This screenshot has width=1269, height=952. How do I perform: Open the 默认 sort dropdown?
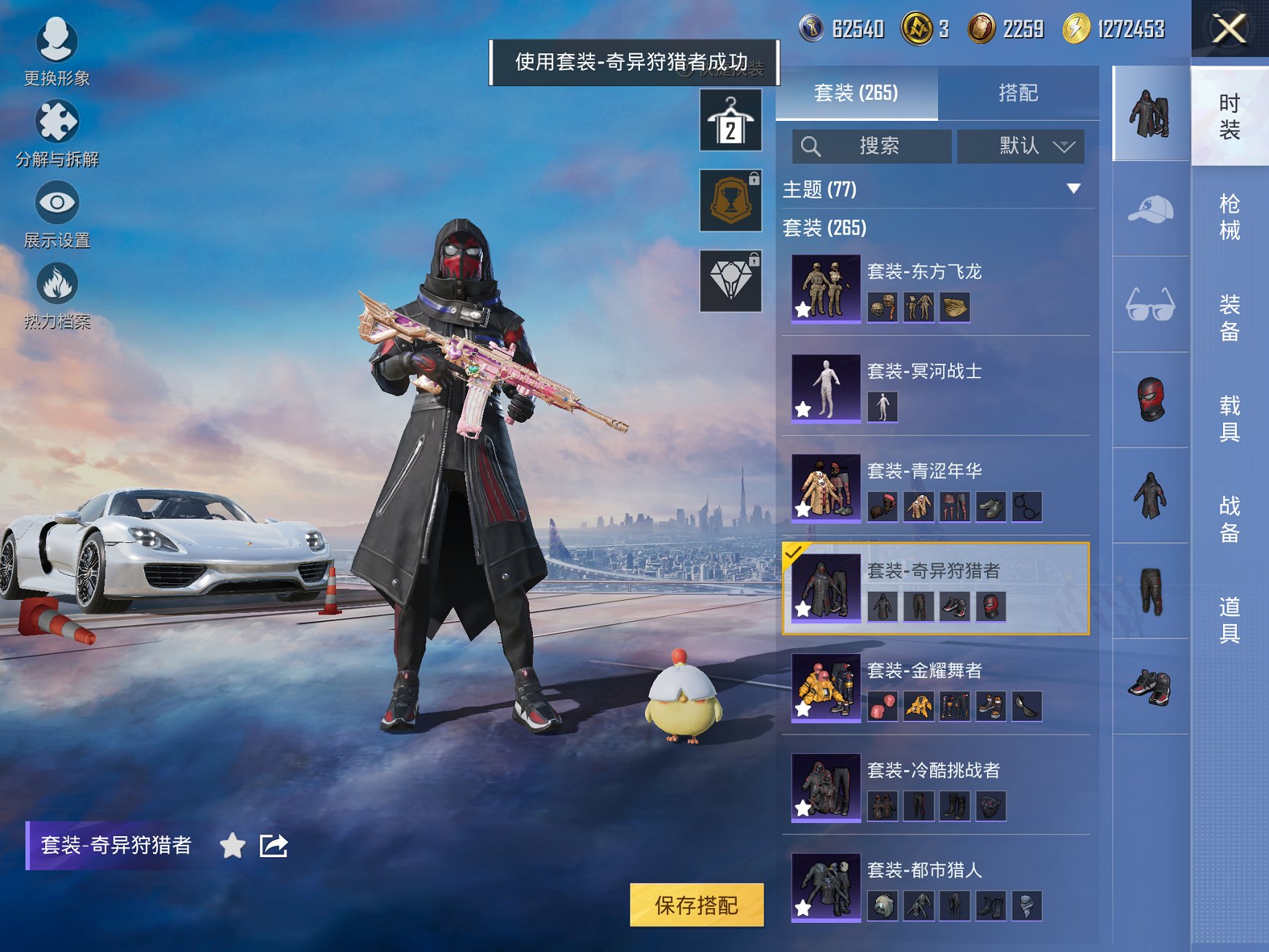pos(1019,146)
